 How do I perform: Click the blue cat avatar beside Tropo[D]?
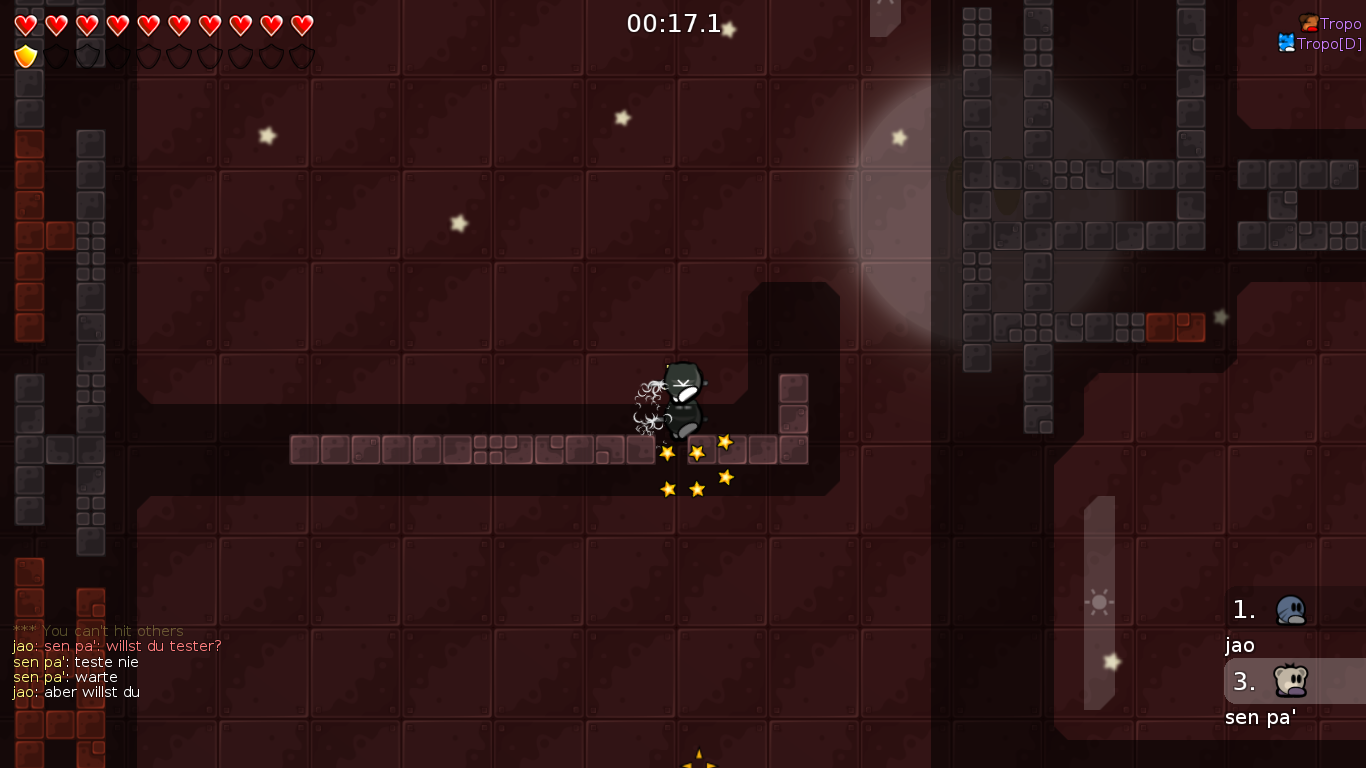coord(1288,43)
